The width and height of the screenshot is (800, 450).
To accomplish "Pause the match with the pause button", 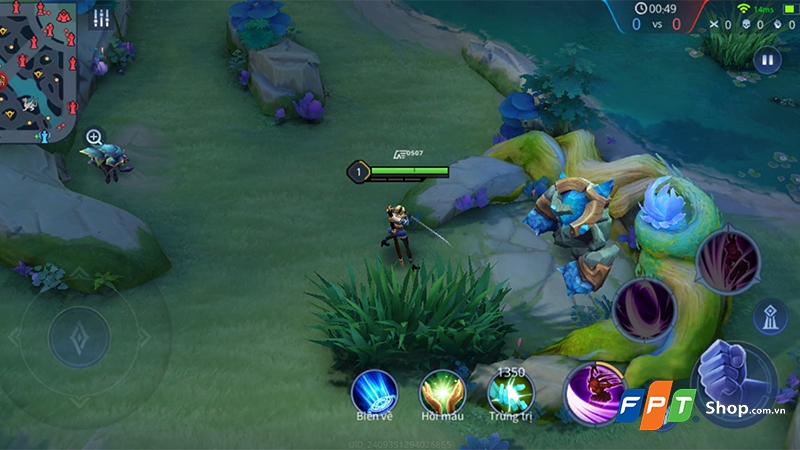I will pos(767,59).
